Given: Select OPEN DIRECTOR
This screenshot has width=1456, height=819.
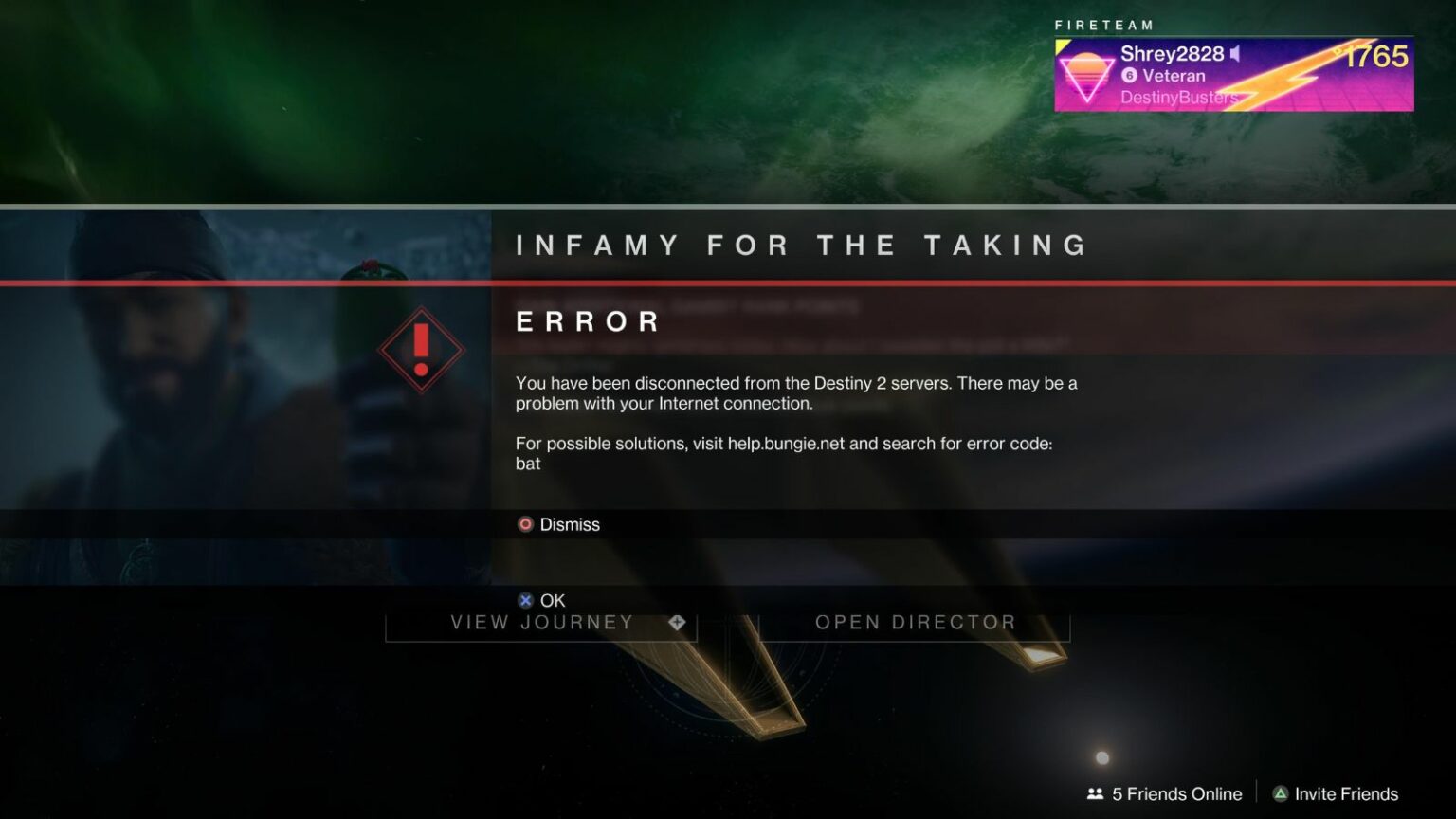Looking at the screenshot, I should [916, 623].
